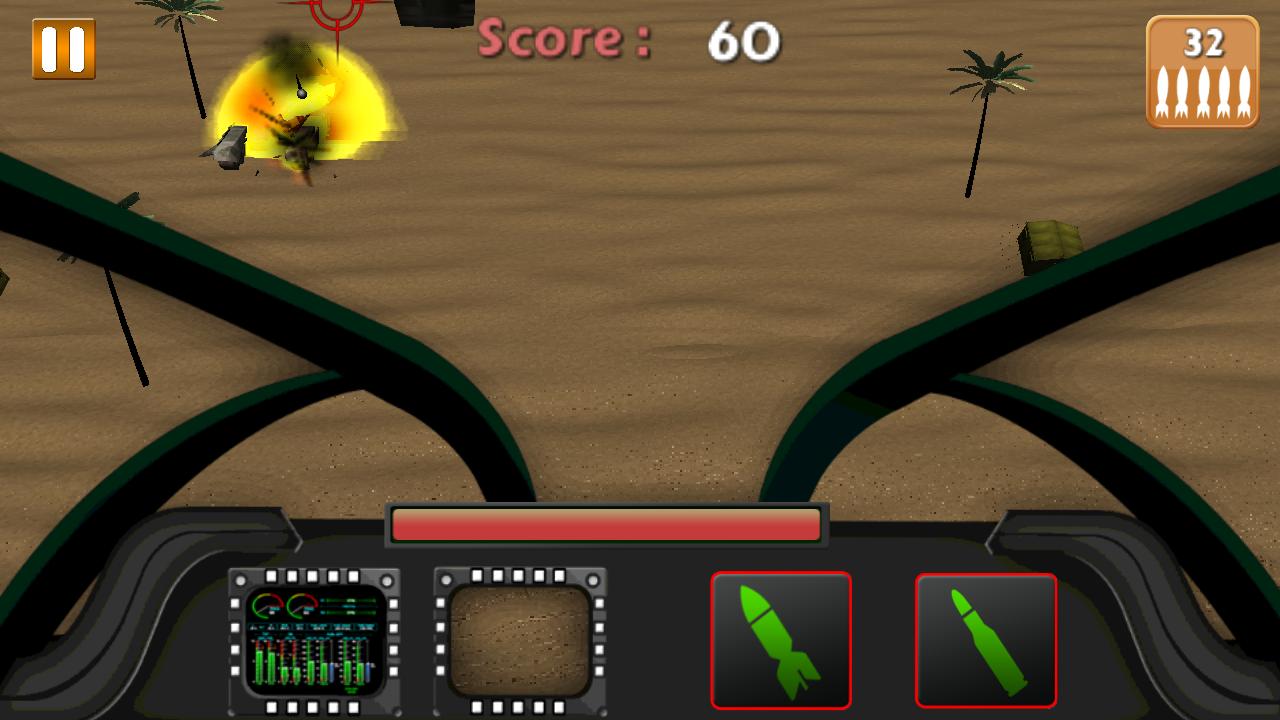Open the pause menu panel

[62, 47]
